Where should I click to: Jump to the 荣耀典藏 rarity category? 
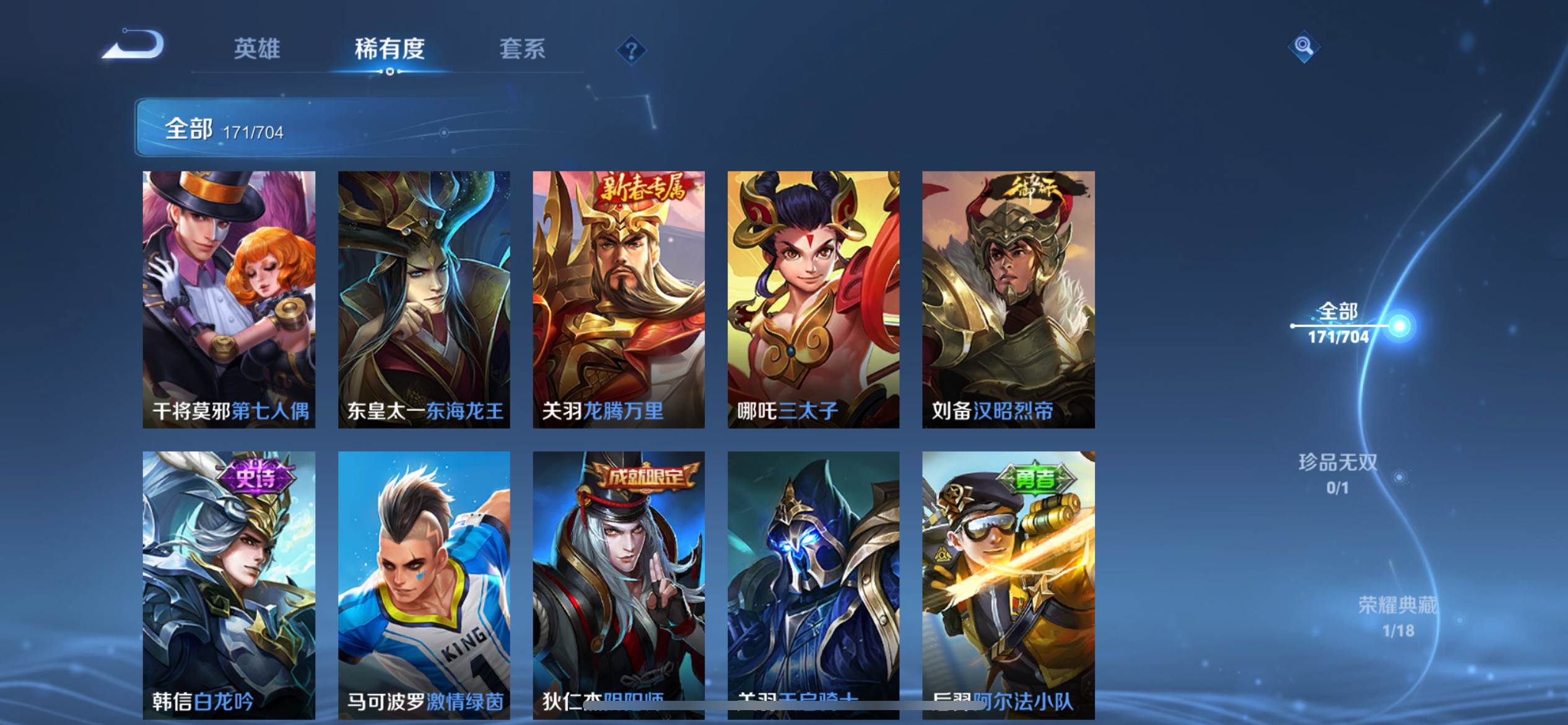pos(1398,615)
